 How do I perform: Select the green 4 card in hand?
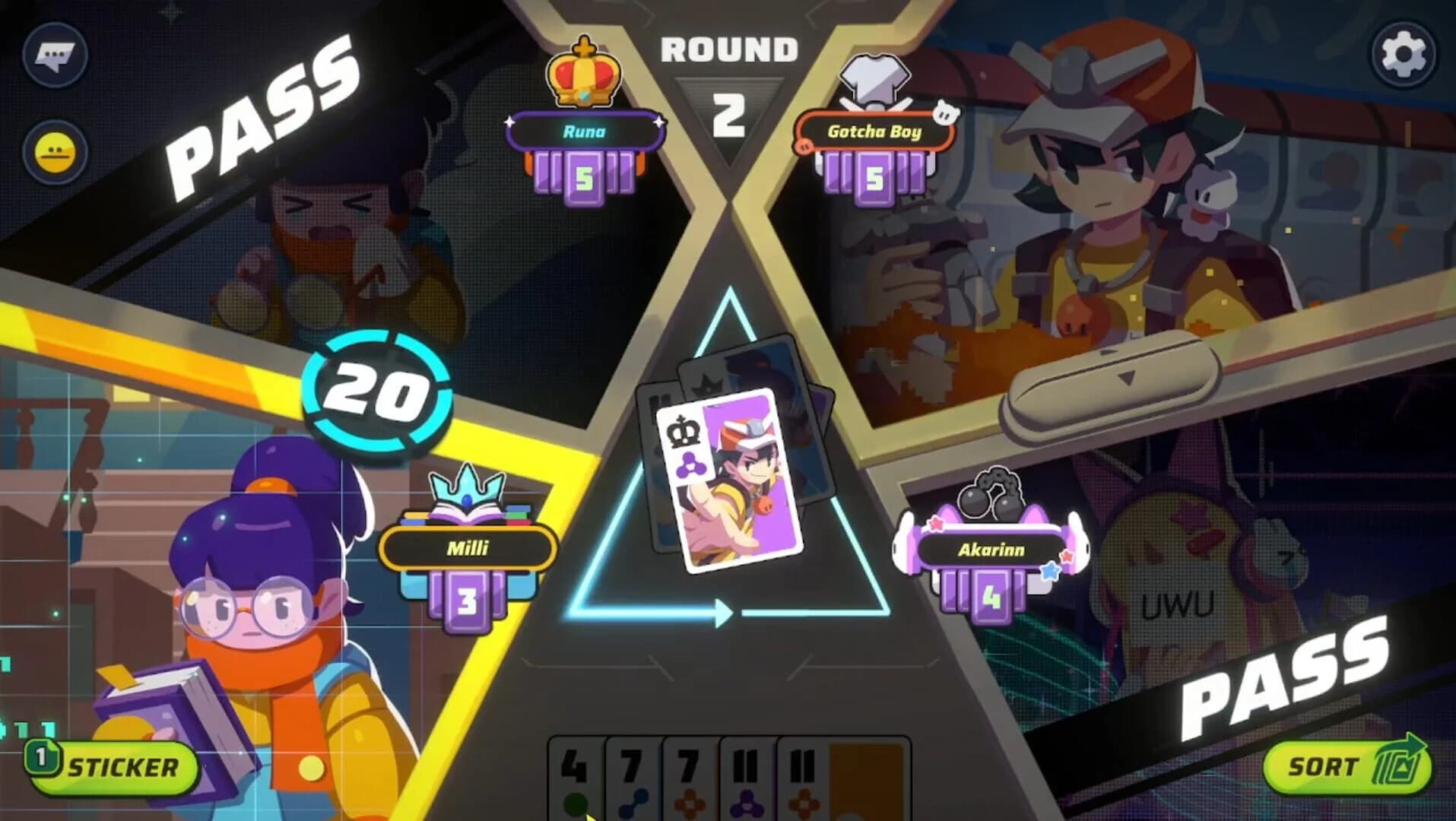point(575,775)
